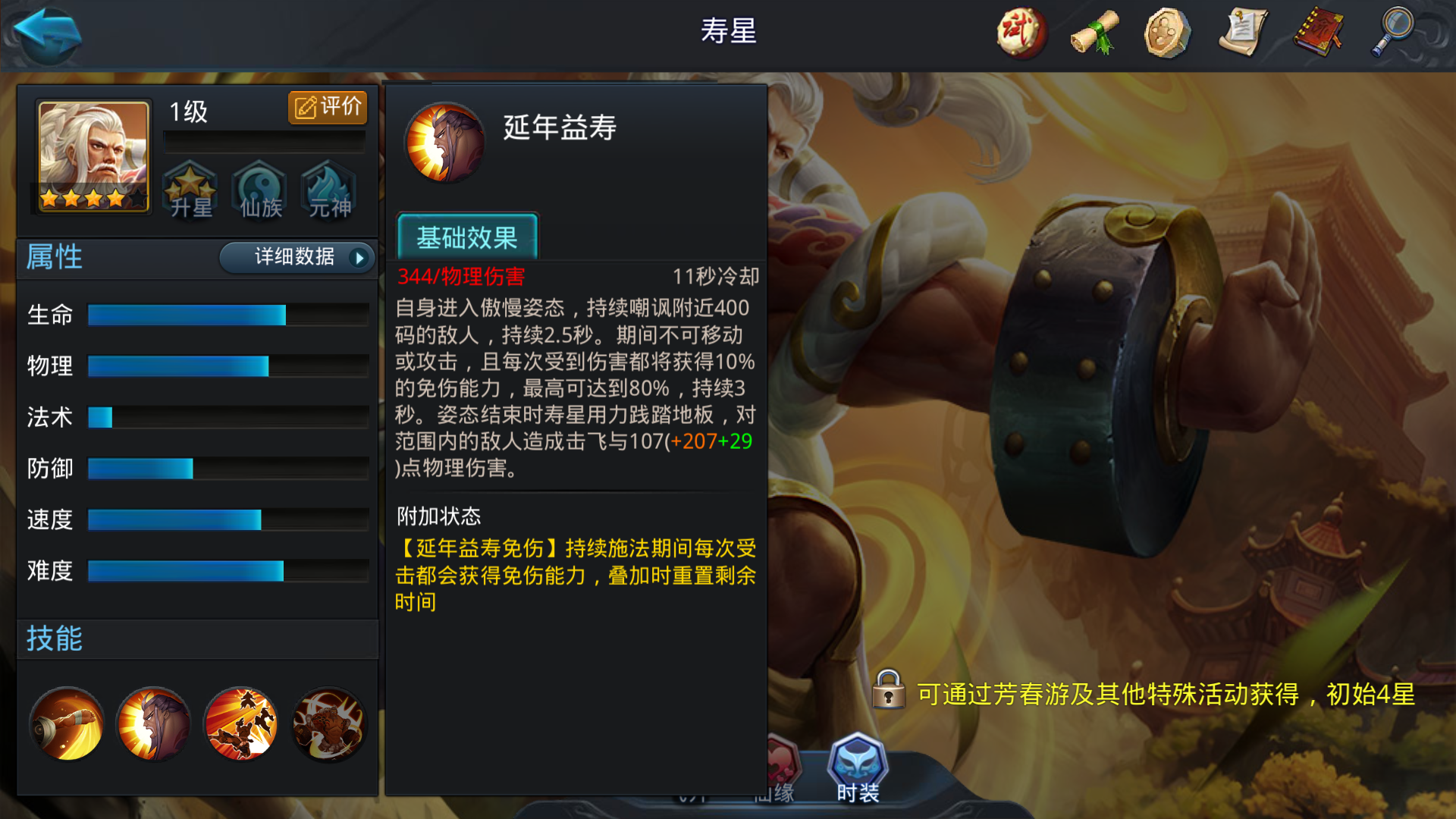Select the fourth skill icon of 寿星
This screenshot has width=1456, height=819.
(x=328, y=723)
